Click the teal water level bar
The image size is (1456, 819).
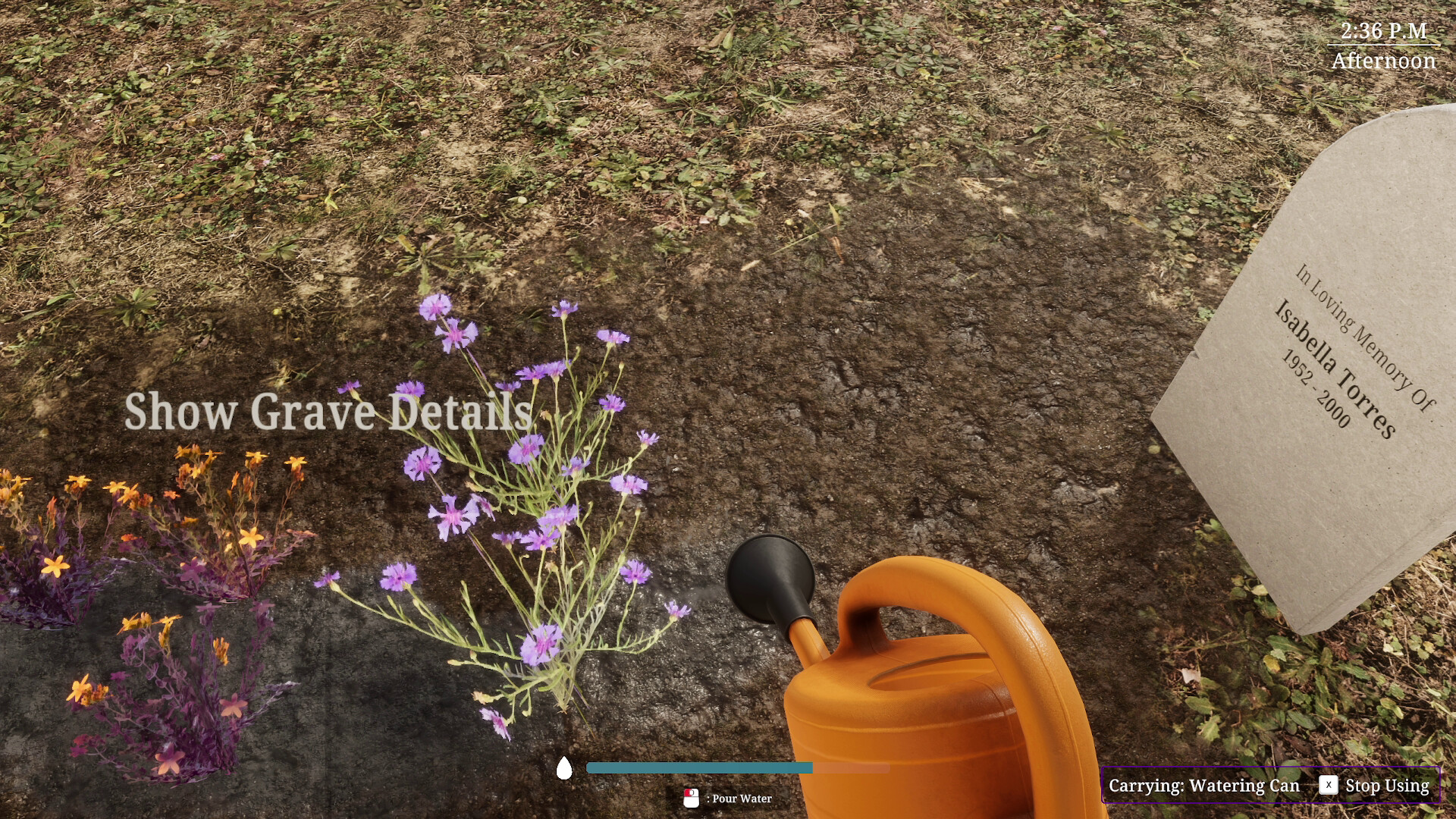point(698,767)
